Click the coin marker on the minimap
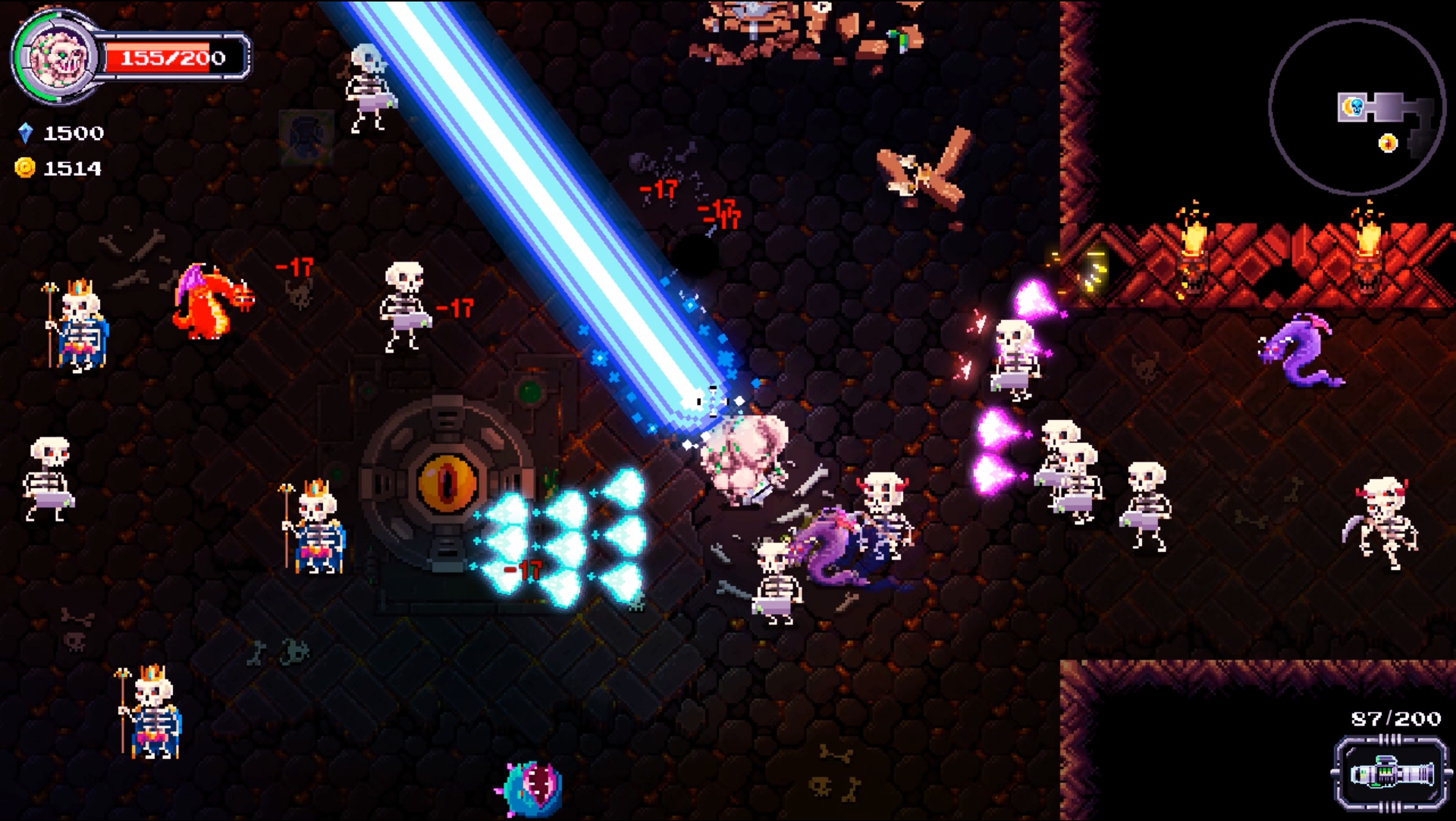The height and width of the screenshot is (821, 1456). tap(1388, 141)
